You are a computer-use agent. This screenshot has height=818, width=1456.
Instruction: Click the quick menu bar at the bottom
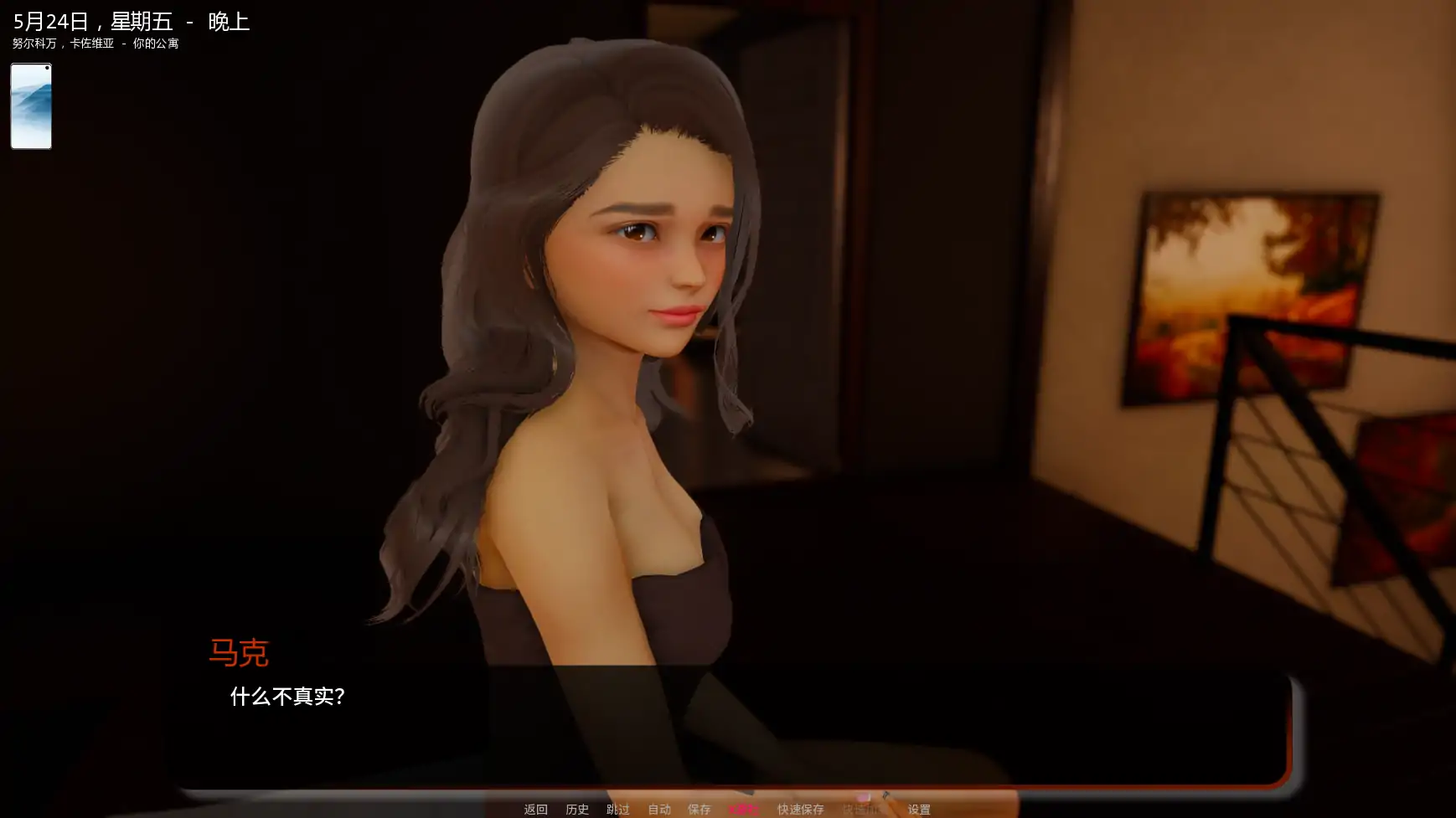click(x=728, y=809)
